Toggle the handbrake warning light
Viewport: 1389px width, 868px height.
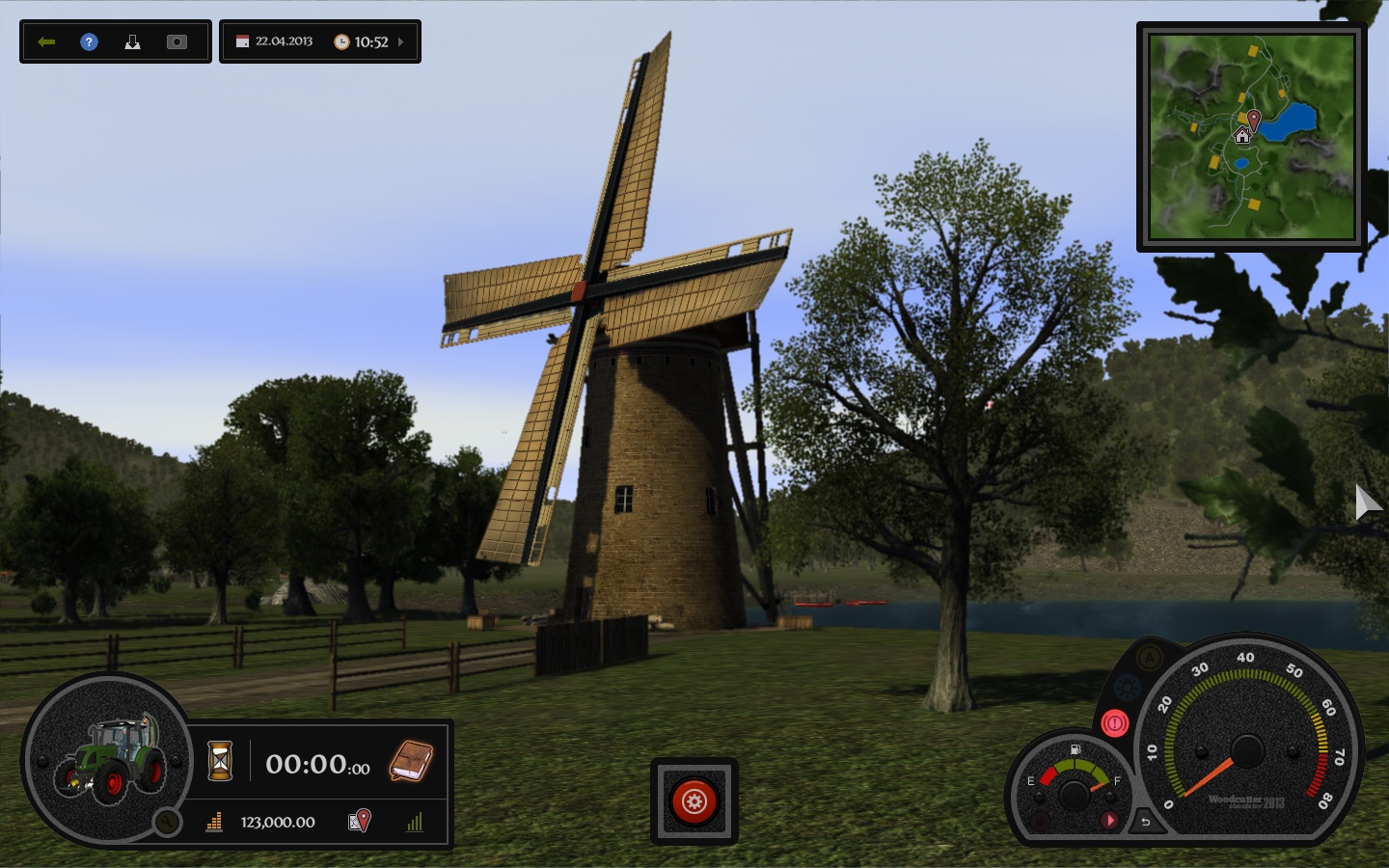[x=1114, y=721]
